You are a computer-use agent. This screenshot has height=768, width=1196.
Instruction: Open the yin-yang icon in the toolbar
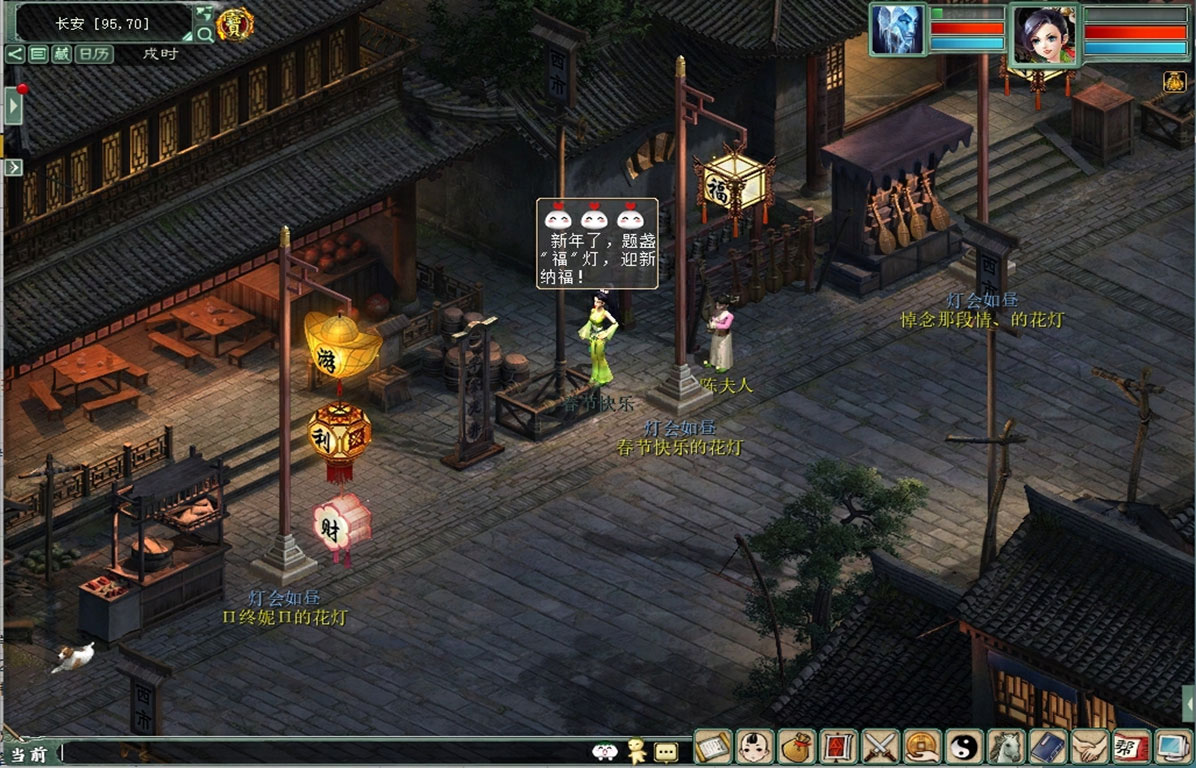964,746
